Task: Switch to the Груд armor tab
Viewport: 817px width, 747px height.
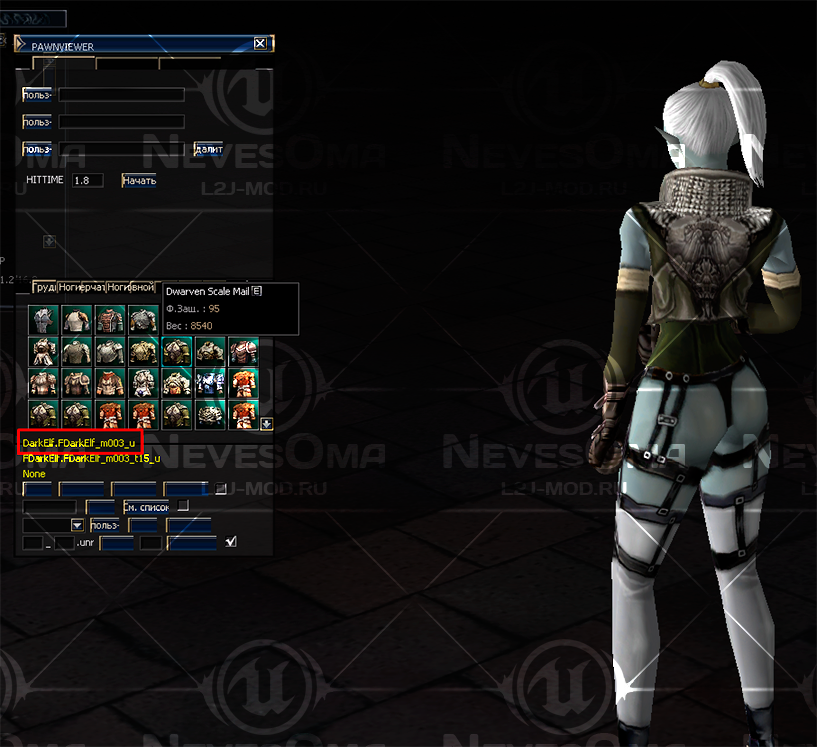Action: [43, 287]
